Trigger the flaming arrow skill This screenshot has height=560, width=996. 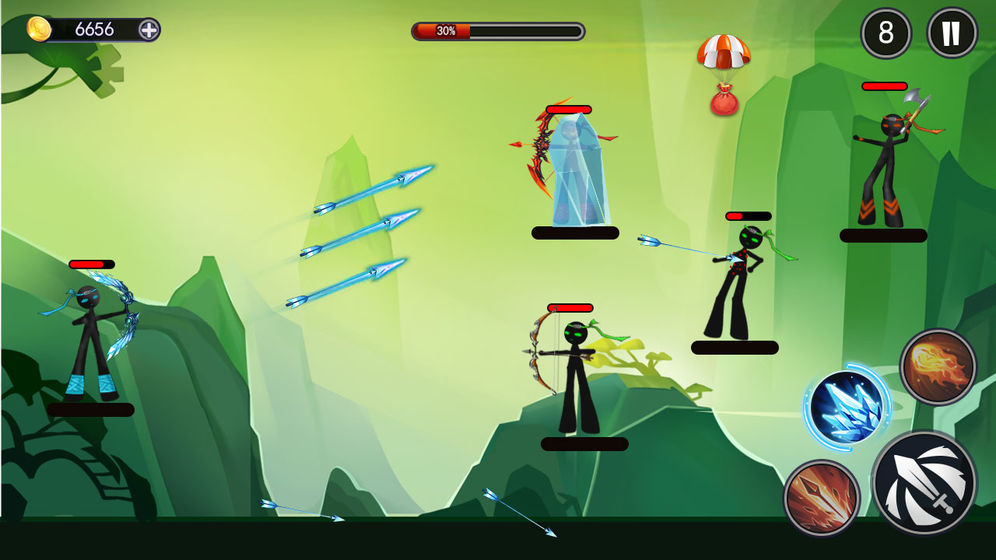(820, 497)
